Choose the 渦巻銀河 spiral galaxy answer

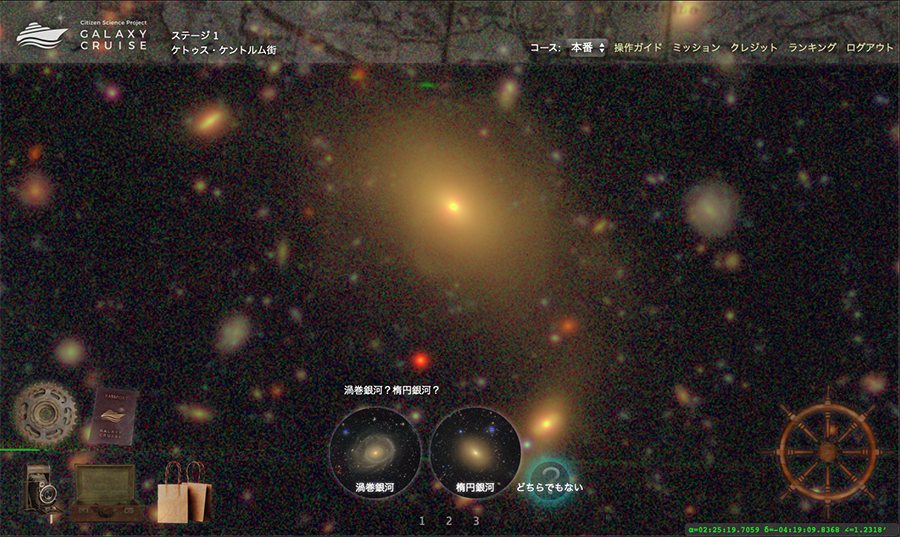(x=375, y=451)
